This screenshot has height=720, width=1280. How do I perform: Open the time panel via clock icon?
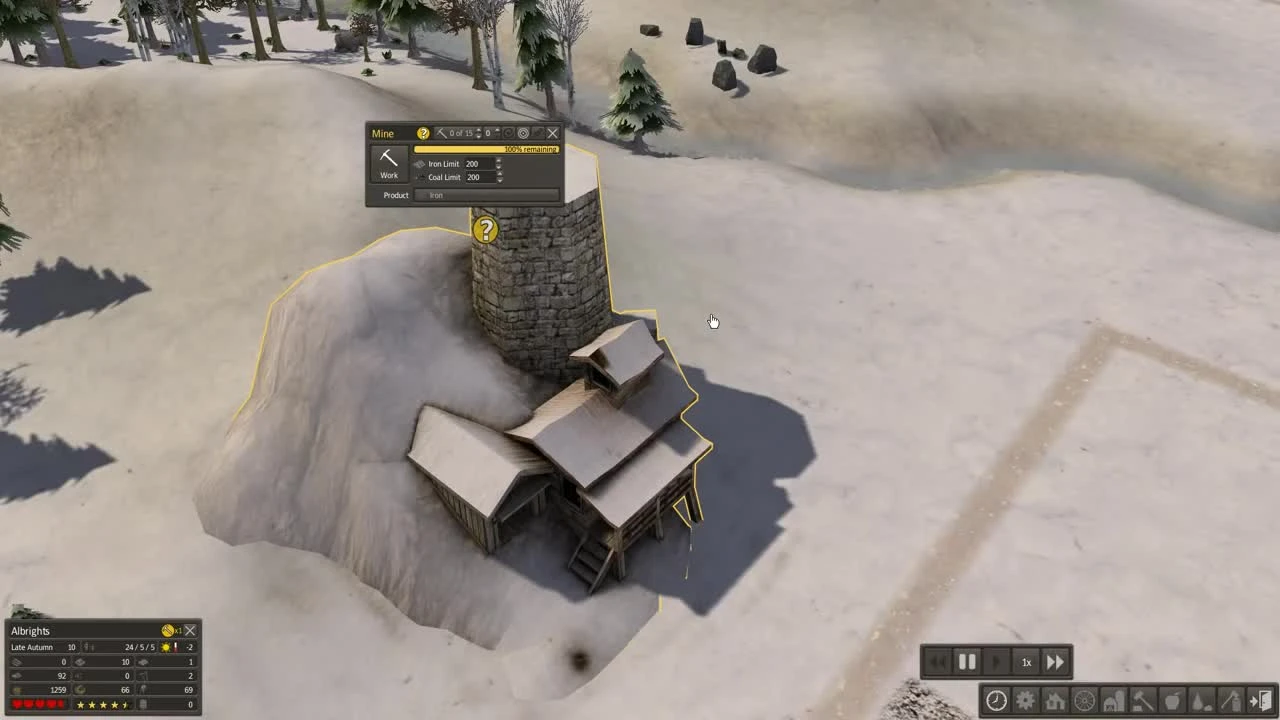[x=996, y=701]
